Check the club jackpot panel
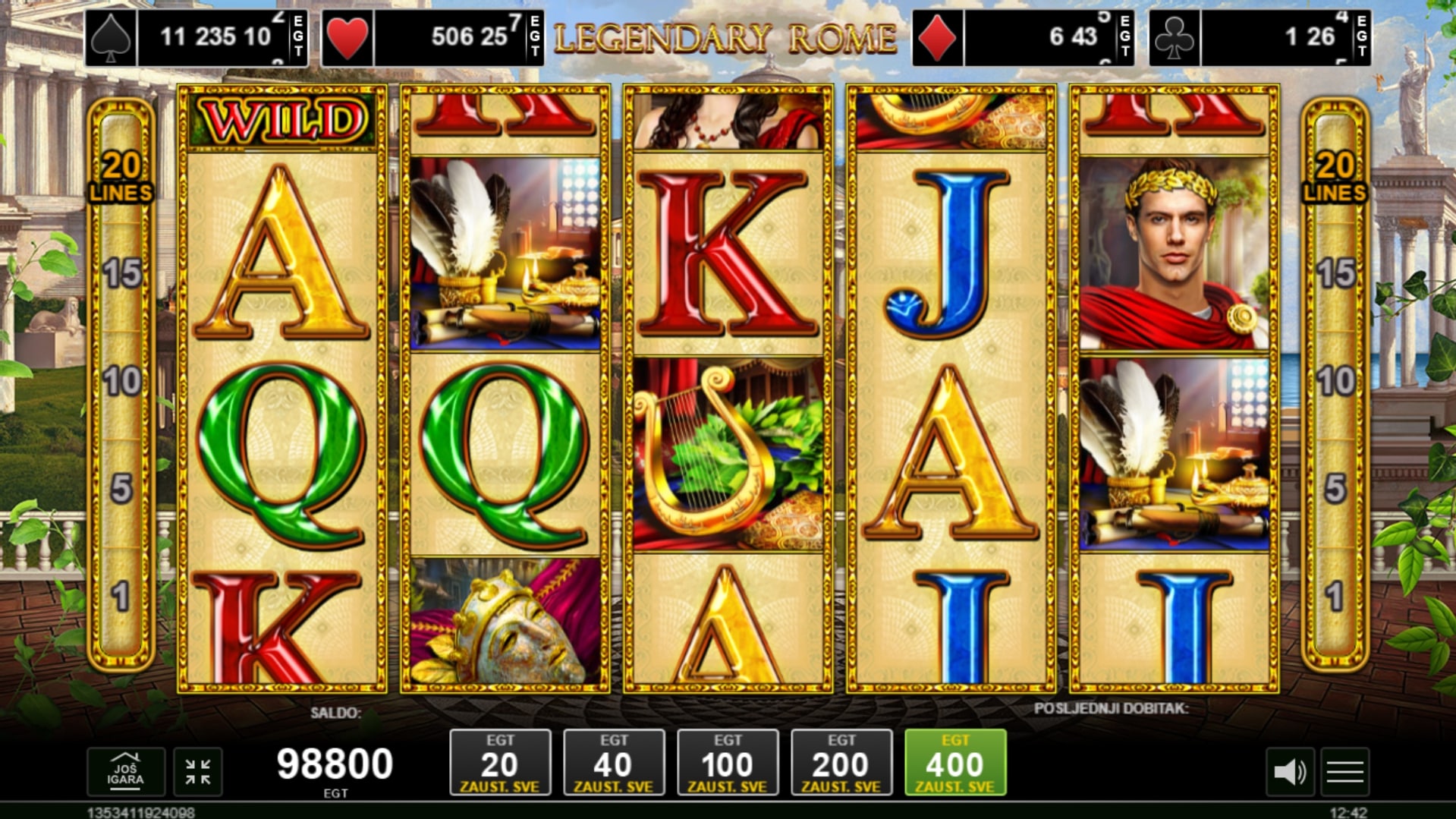Viewport: 1456px width, 819px height. (x=1260, y=36)
